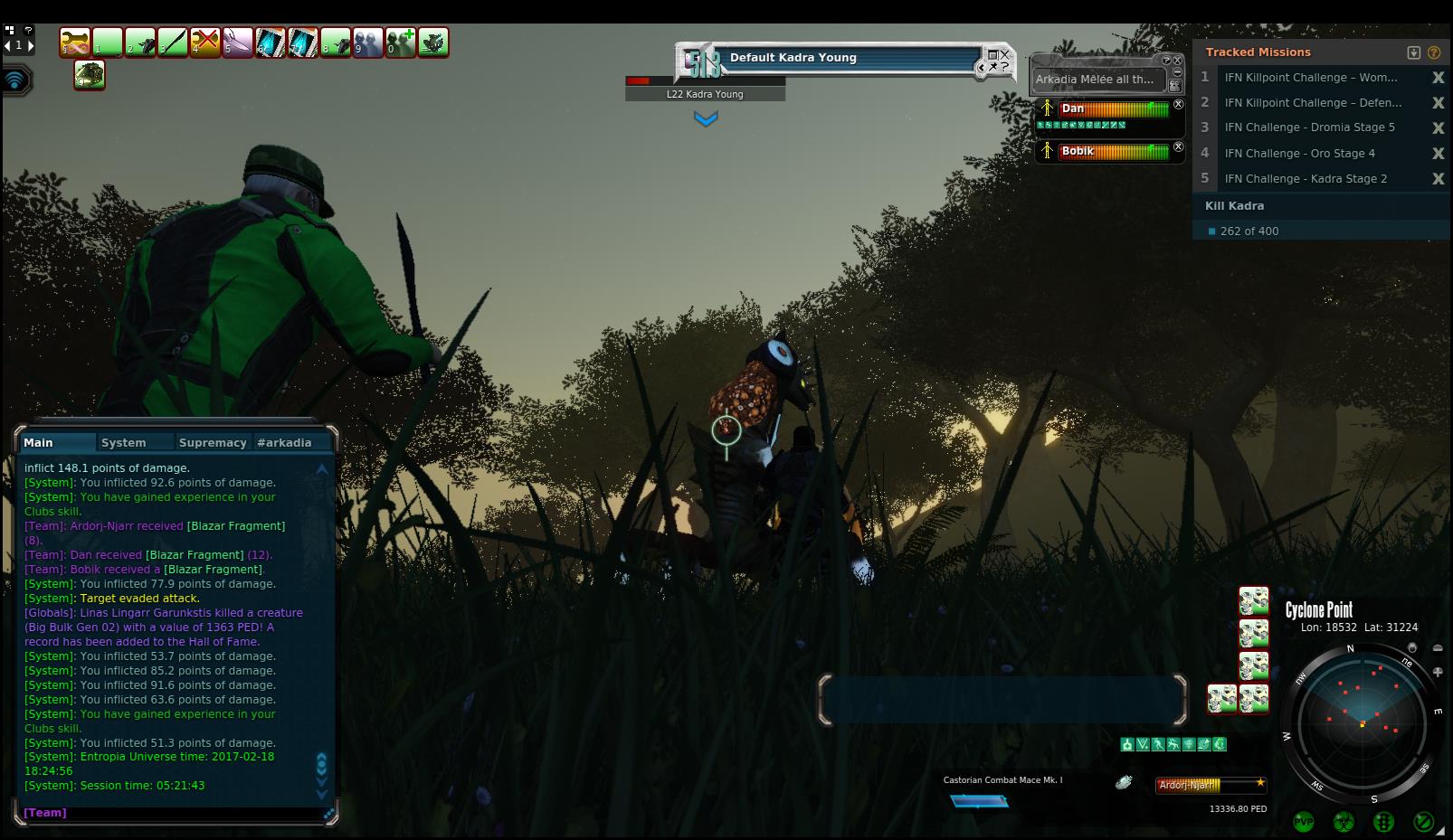Click the two-figures team icon in slot 9
This screenshot has width=1453, height=840.
[x=368, y=42]
